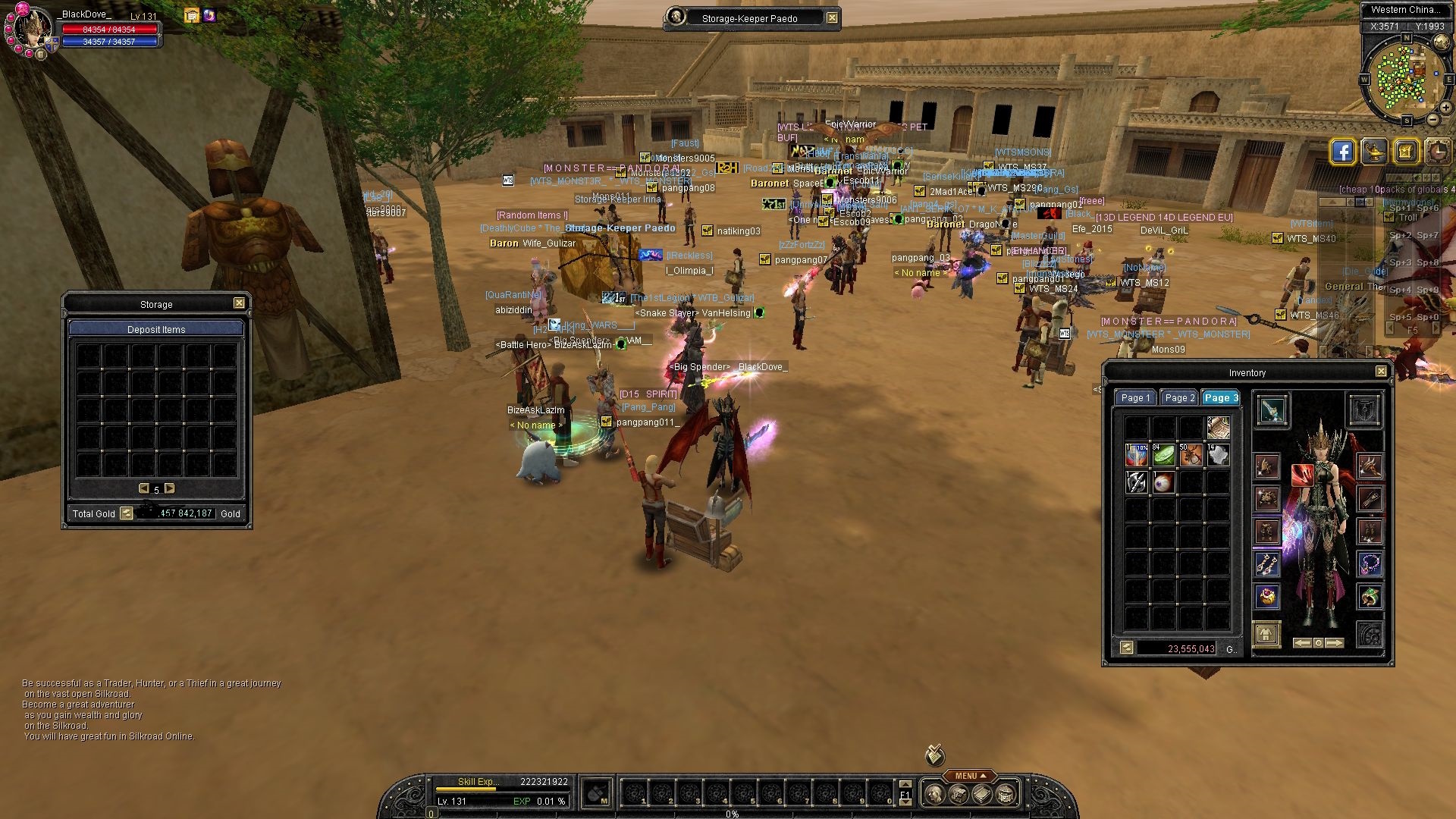Open the Facebook shortcut icon

coord(1342,152)
